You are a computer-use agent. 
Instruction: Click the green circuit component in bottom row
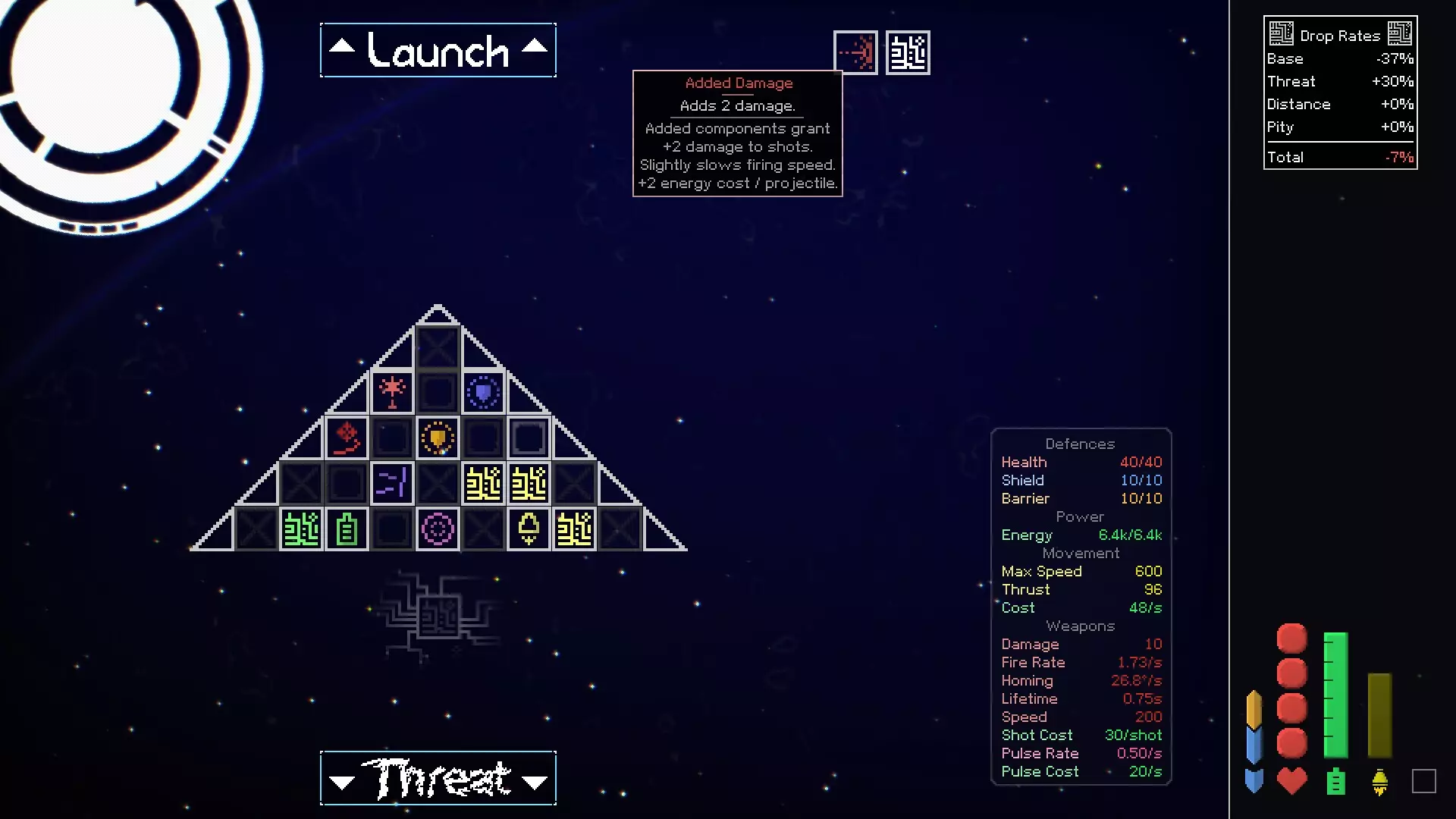tap(301, 529)
